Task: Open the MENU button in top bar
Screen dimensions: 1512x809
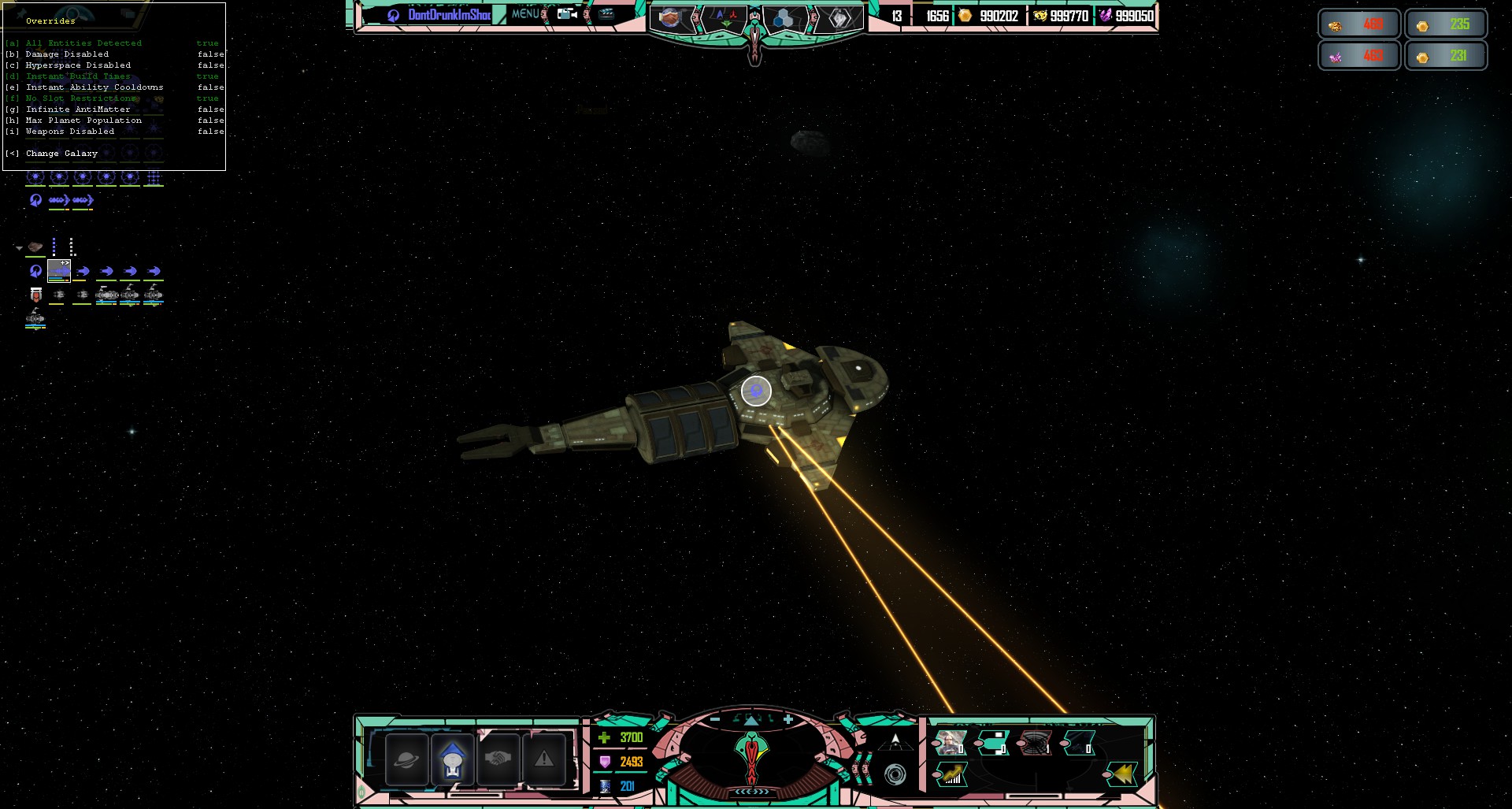Action: 525,14
